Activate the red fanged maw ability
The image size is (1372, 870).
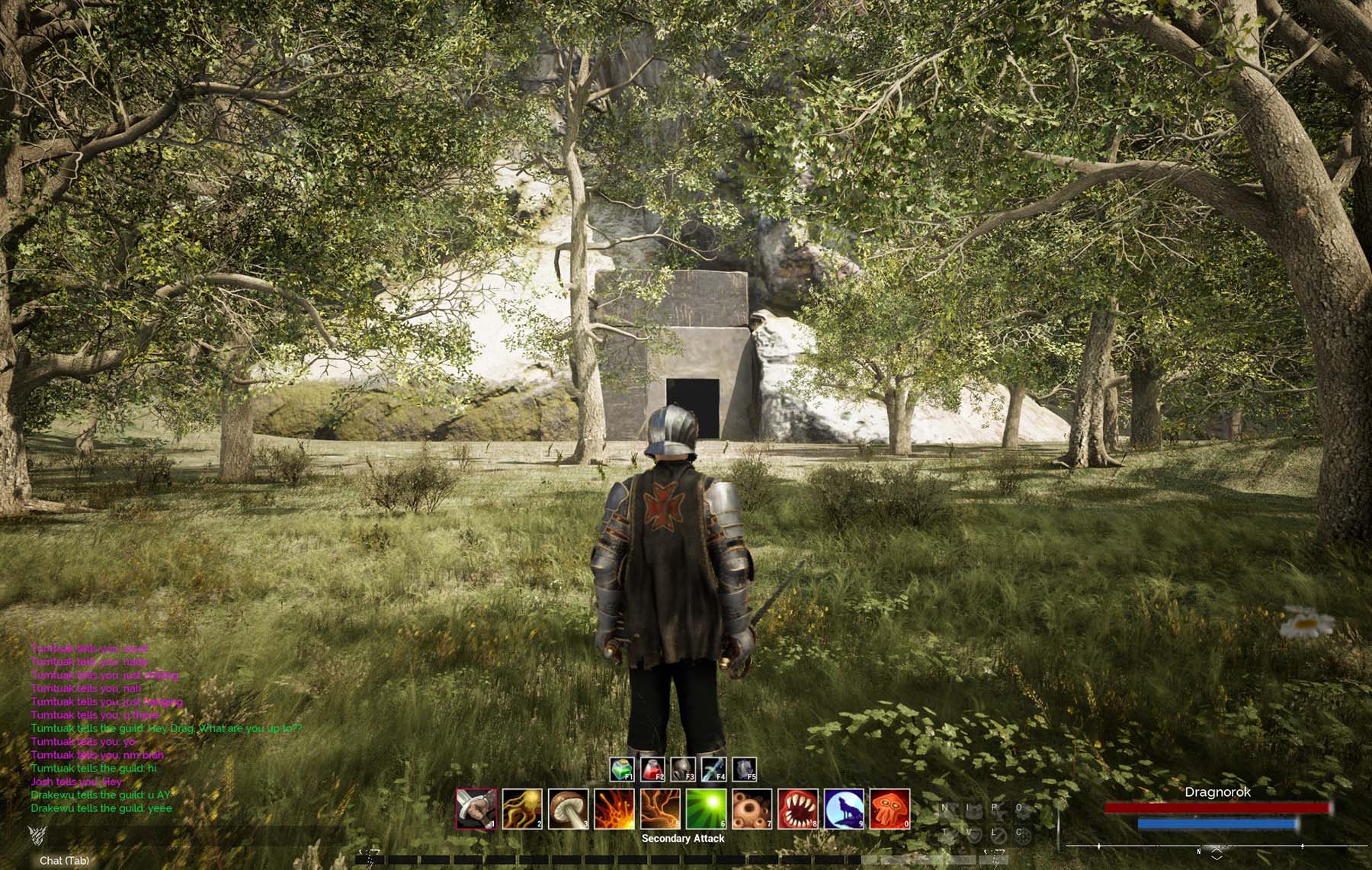click(x=798, y=809)
